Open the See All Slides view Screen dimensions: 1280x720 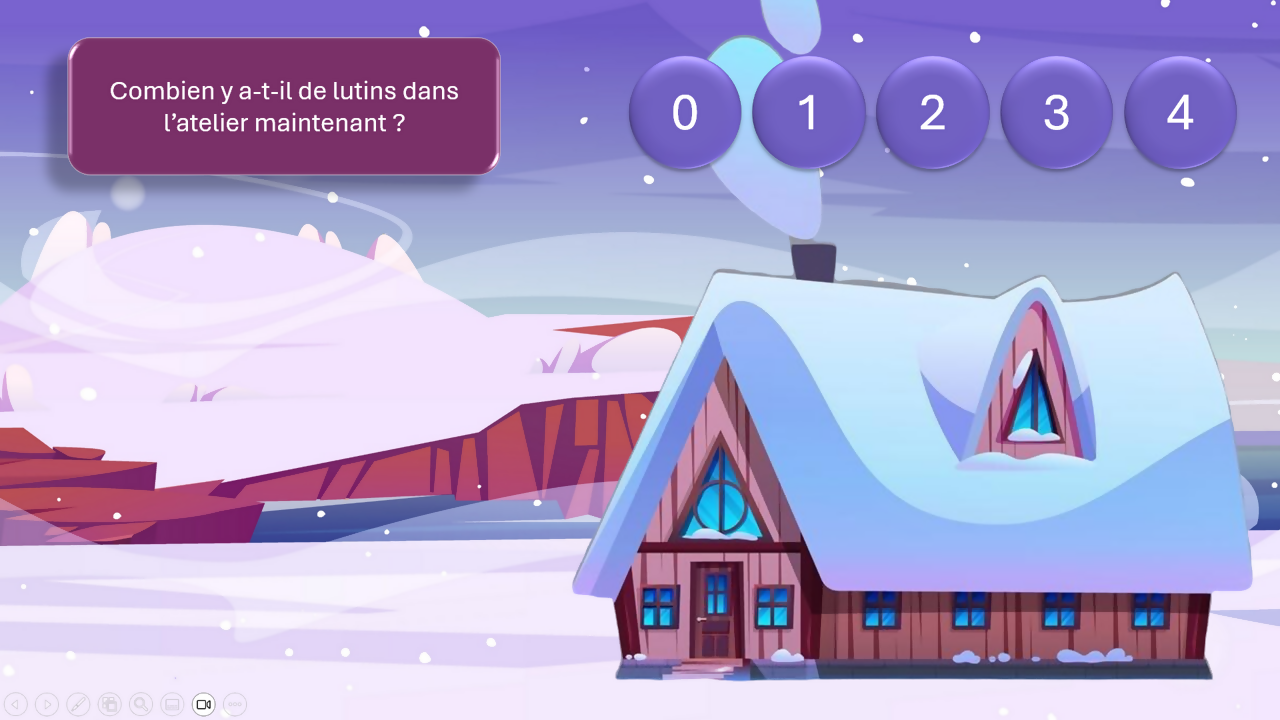tap(109, 704)
